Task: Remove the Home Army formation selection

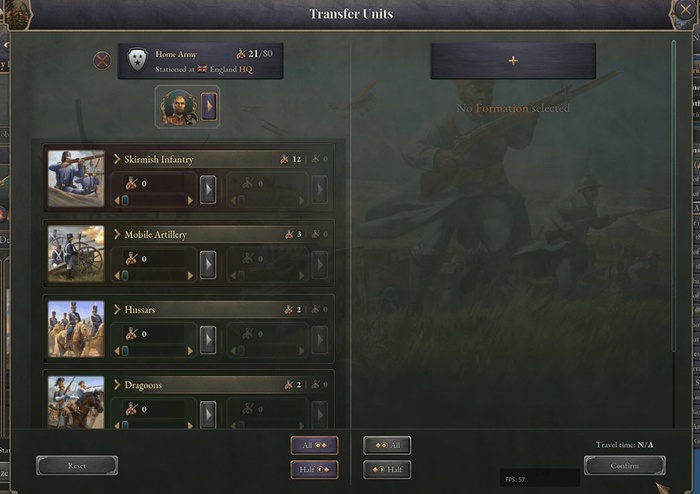Action: (x=102, y=61)
